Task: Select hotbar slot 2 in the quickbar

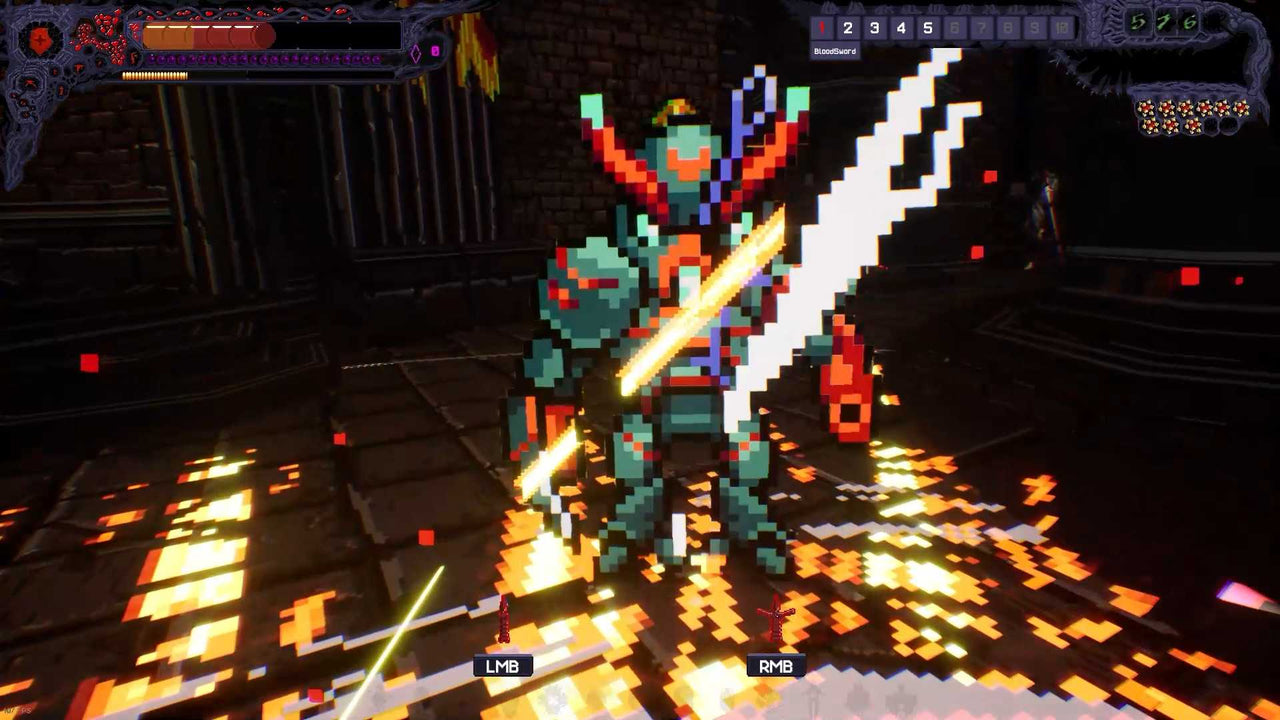Action: 848,27
